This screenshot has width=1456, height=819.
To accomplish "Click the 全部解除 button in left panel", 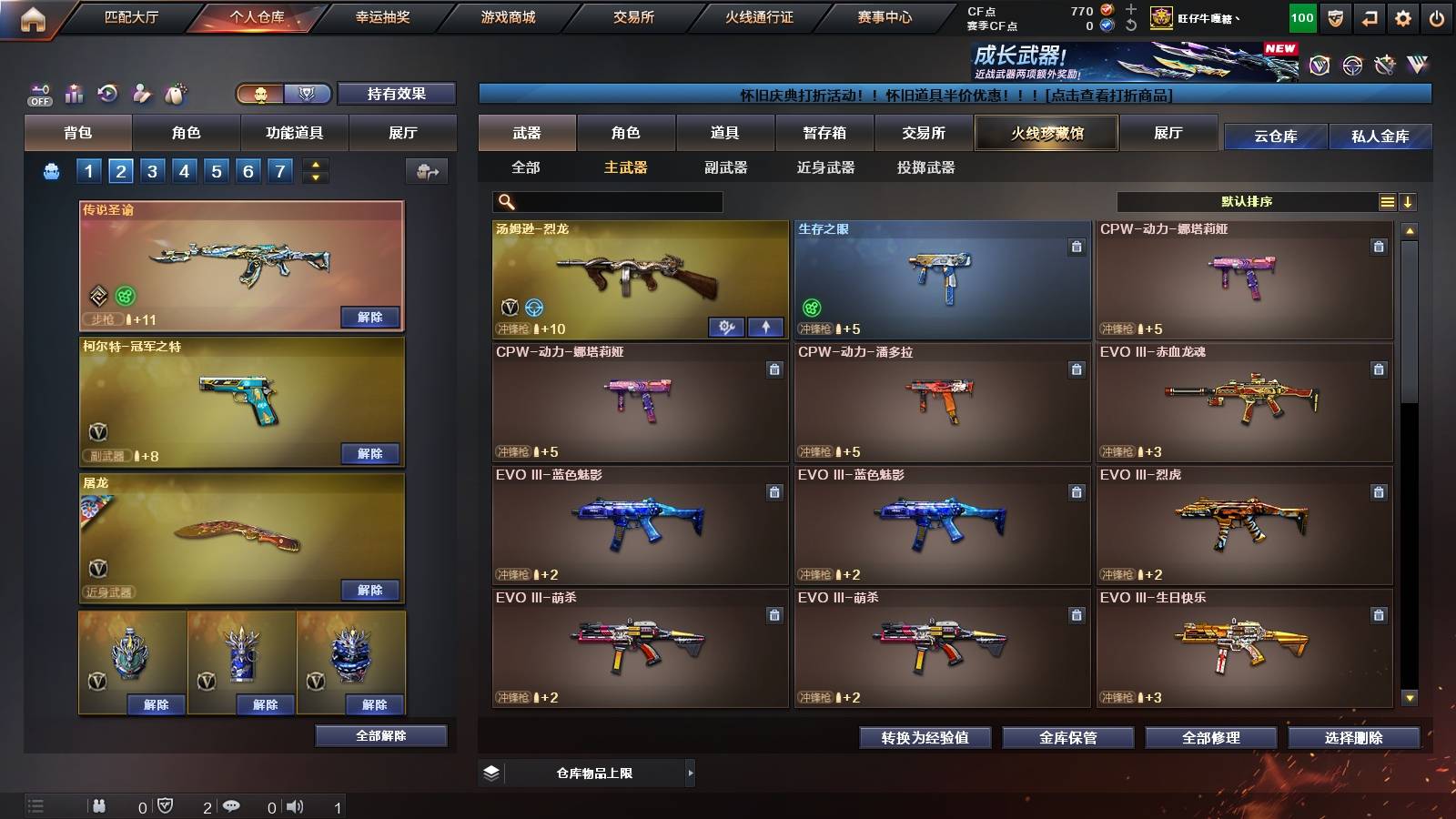I will 380,735.
